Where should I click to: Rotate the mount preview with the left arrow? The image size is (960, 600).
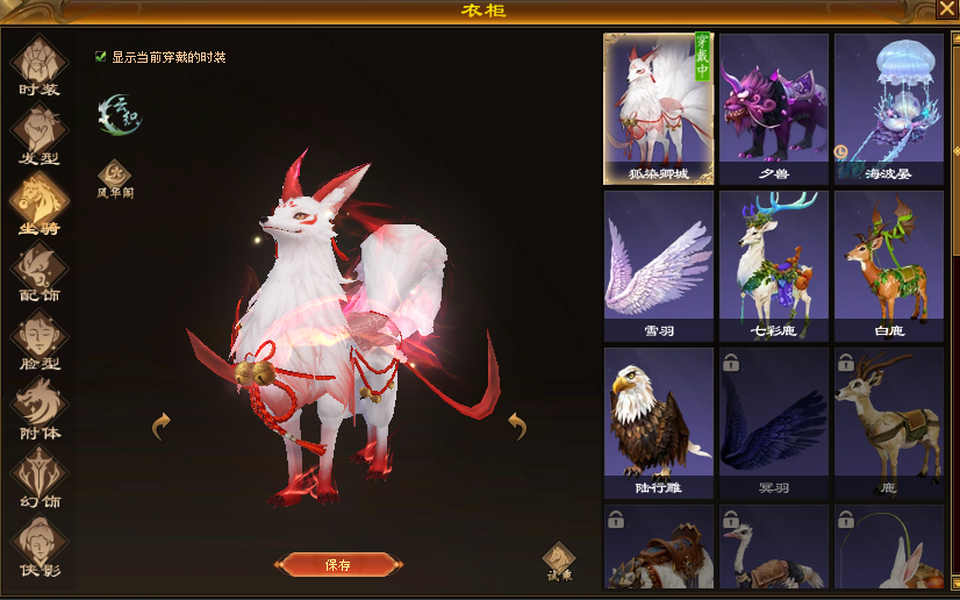pyautogui.click(x=161, y=427)
